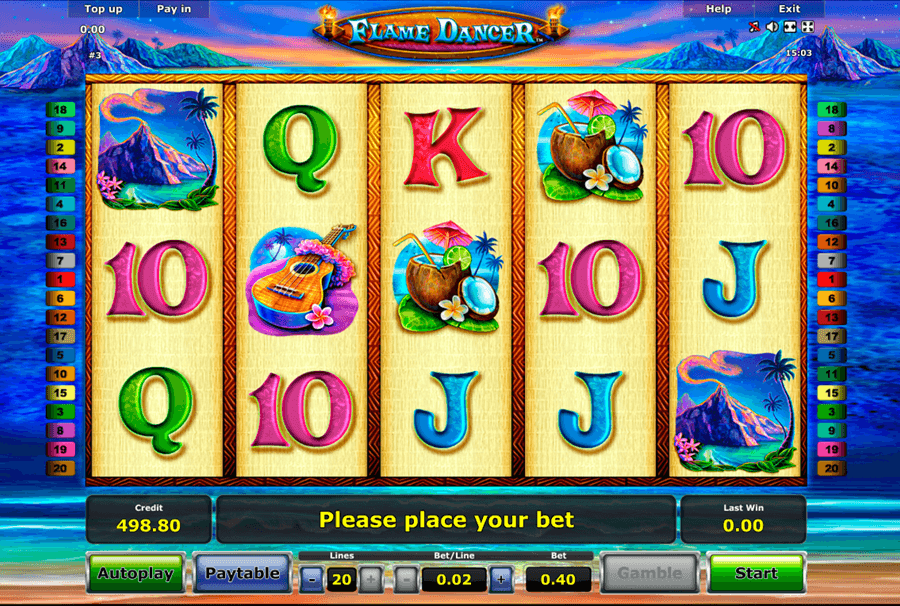Increase the number of Lines
The image size is (900, 606).
pos(369,578)
